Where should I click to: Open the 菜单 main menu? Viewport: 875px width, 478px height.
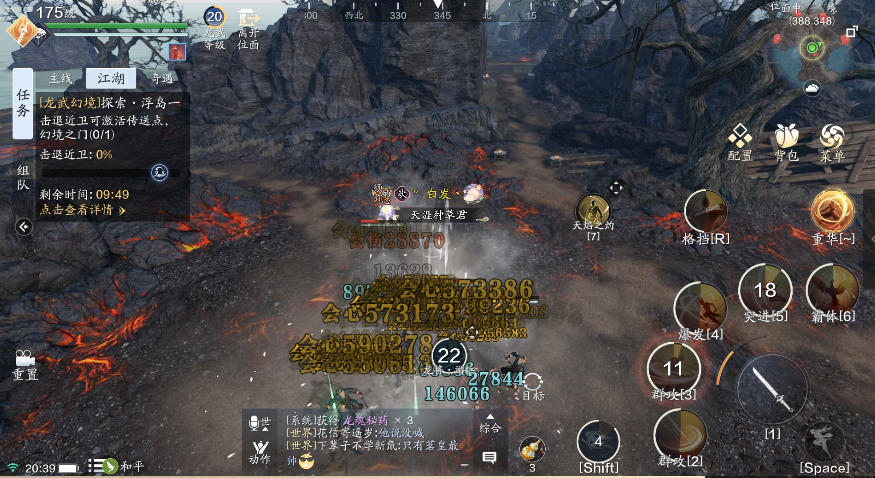(832, 141)
